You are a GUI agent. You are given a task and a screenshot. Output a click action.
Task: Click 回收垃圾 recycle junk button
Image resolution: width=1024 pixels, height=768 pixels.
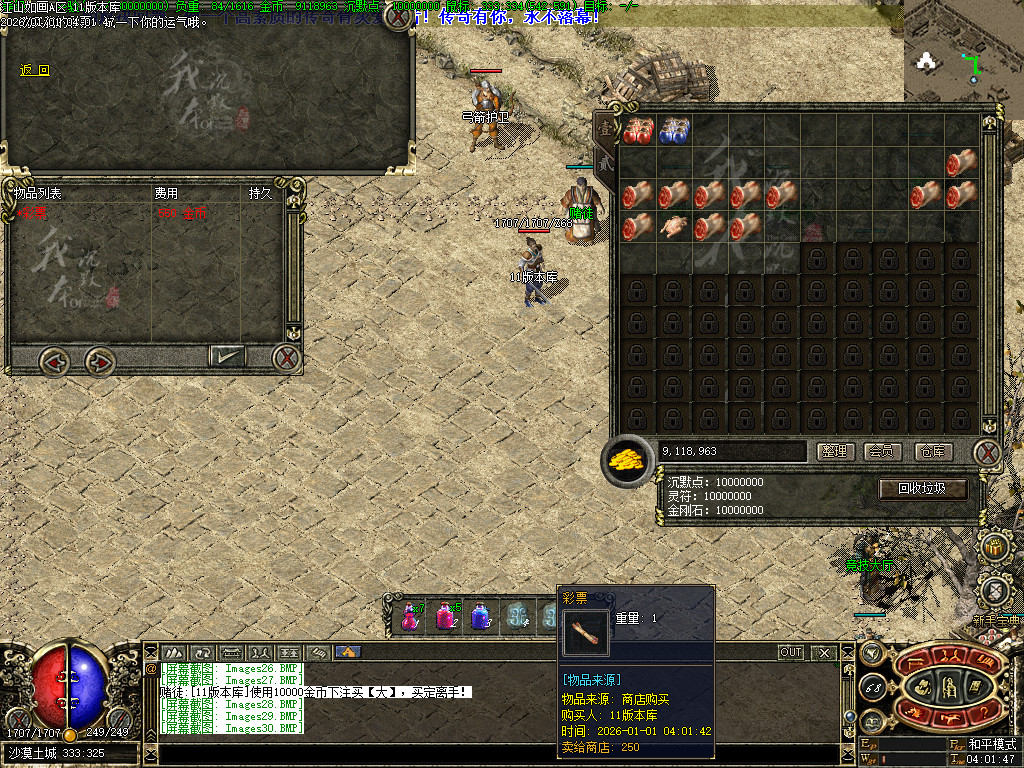(x=924, y=489)
